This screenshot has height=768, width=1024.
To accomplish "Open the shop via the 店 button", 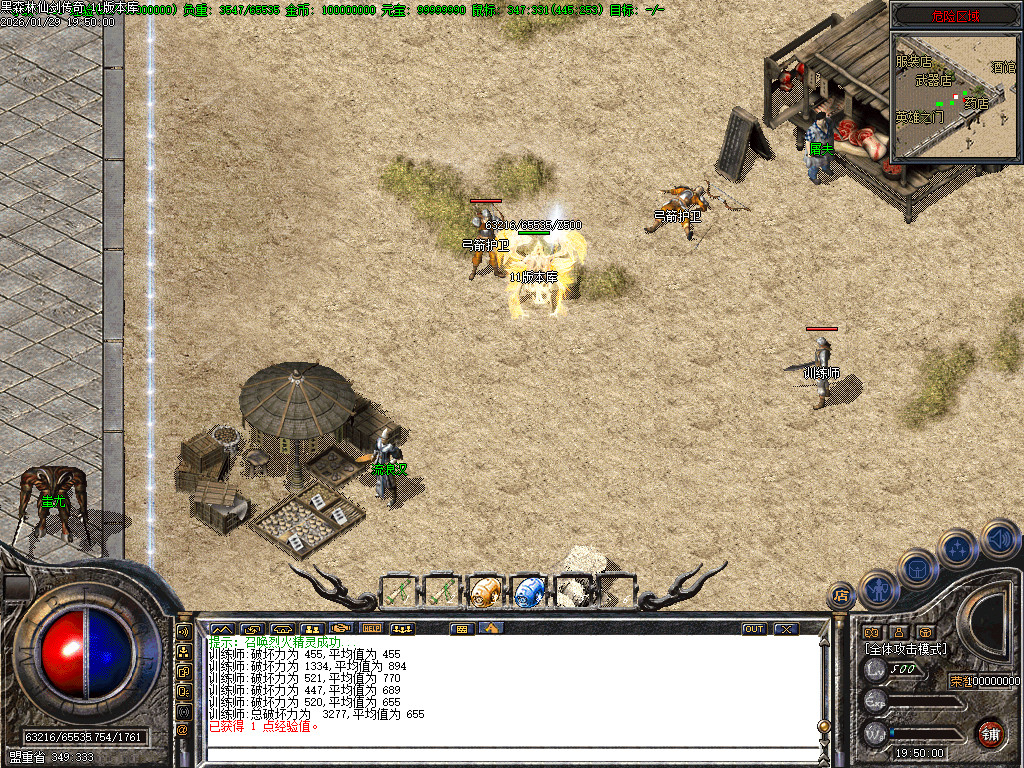I will (x=840, y=596).
